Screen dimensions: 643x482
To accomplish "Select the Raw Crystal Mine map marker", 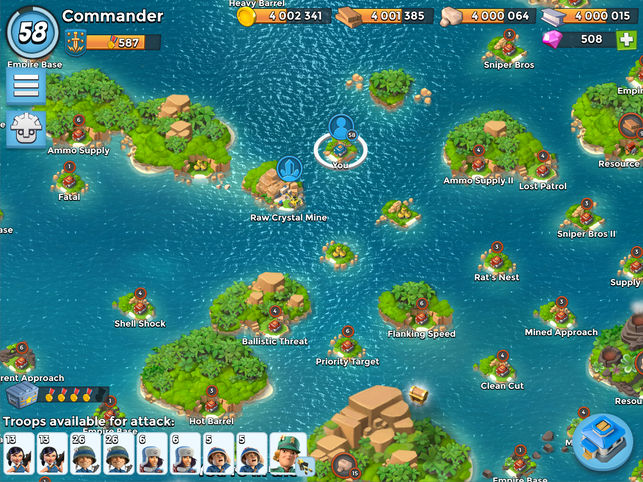I will [288, 184].
